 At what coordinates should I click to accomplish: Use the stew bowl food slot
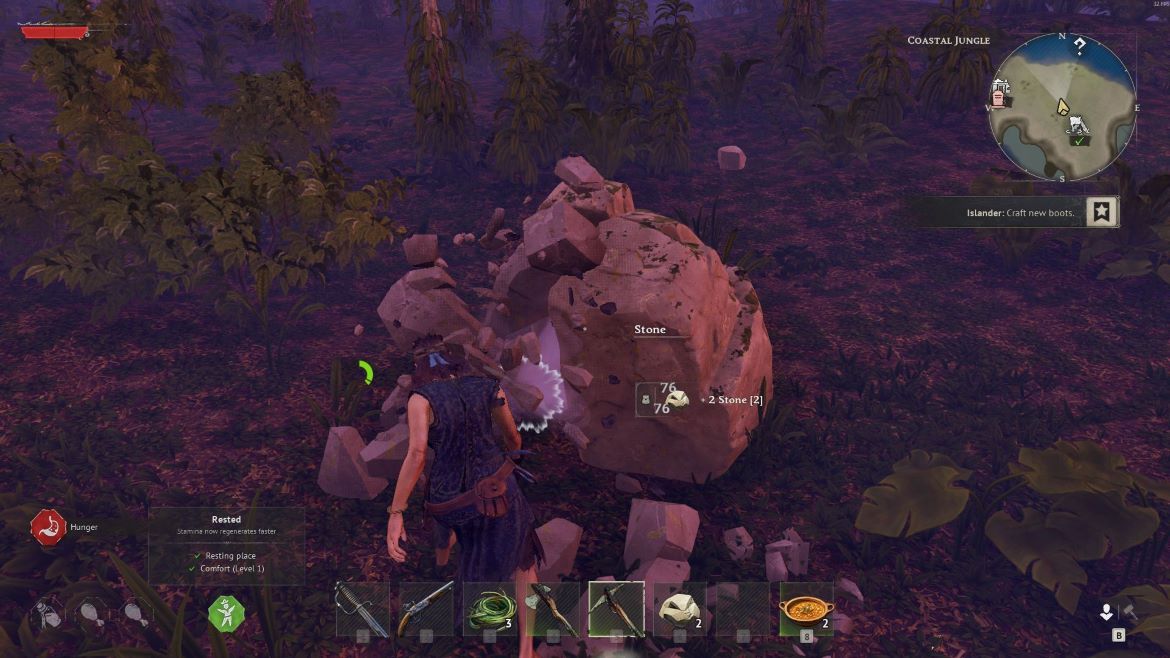click(806, 609)
